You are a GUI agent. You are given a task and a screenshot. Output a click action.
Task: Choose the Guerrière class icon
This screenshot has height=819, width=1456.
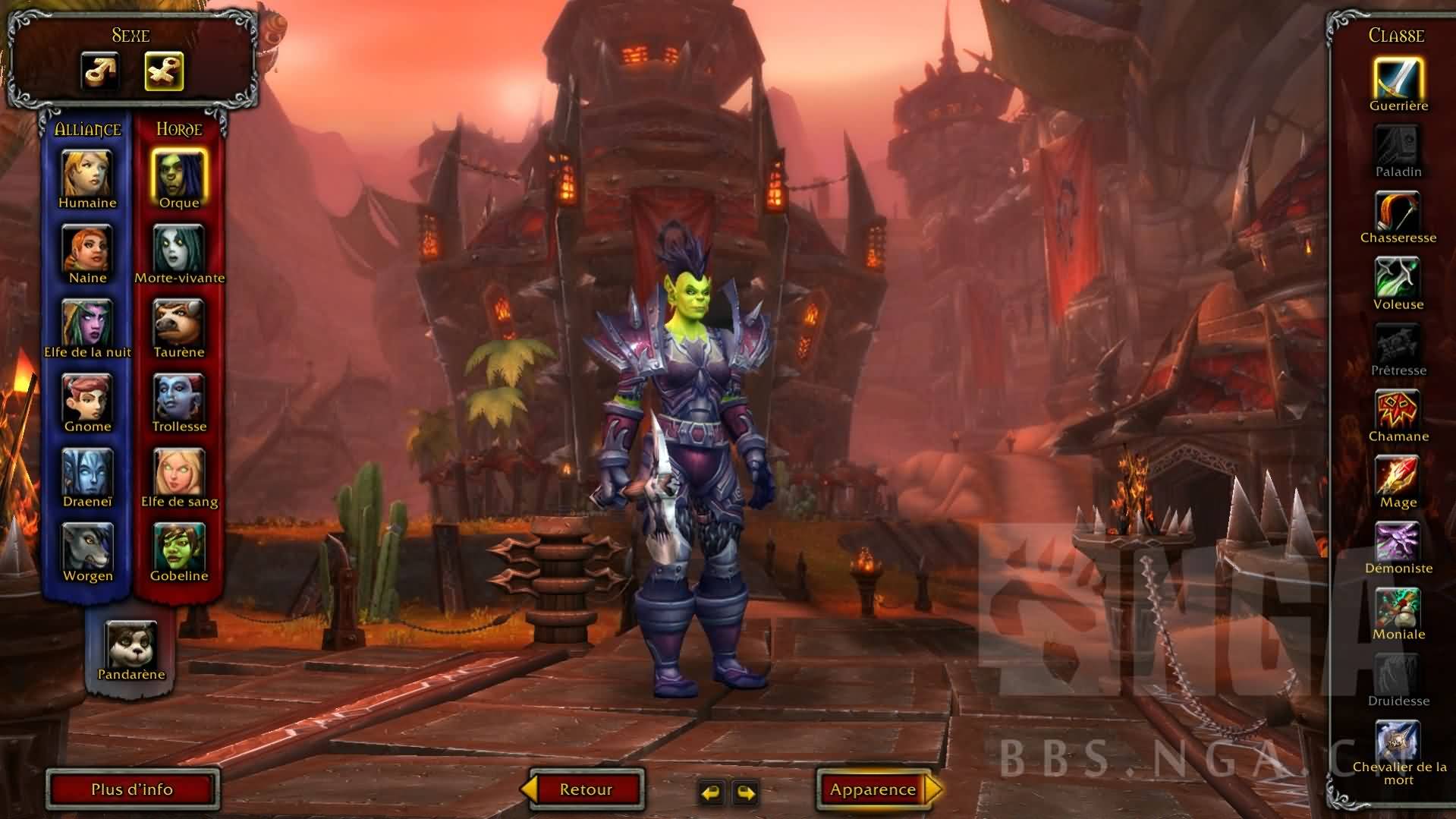click(1398, 78)
